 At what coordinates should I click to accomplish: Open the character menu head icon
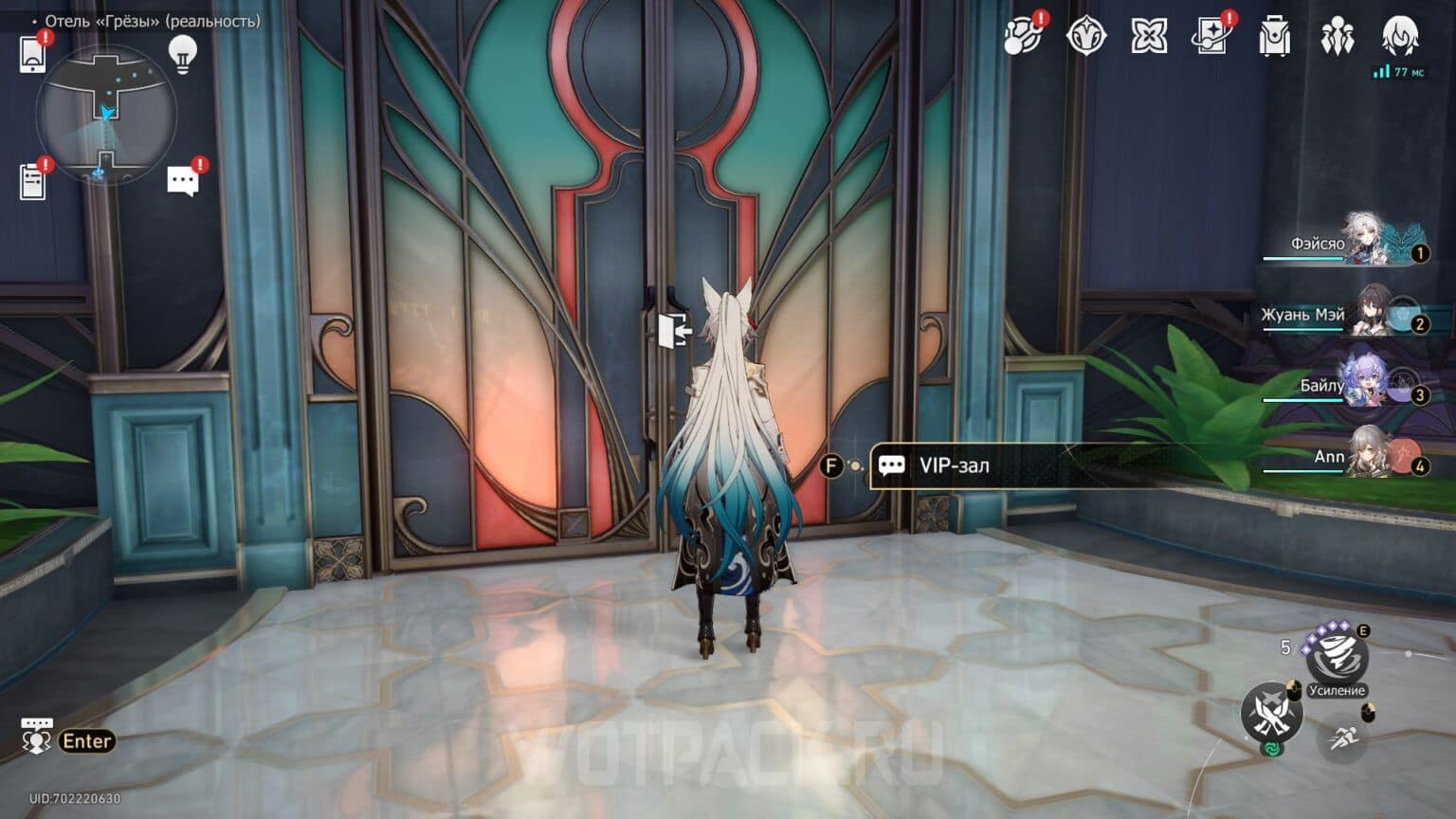[1399, 36]
